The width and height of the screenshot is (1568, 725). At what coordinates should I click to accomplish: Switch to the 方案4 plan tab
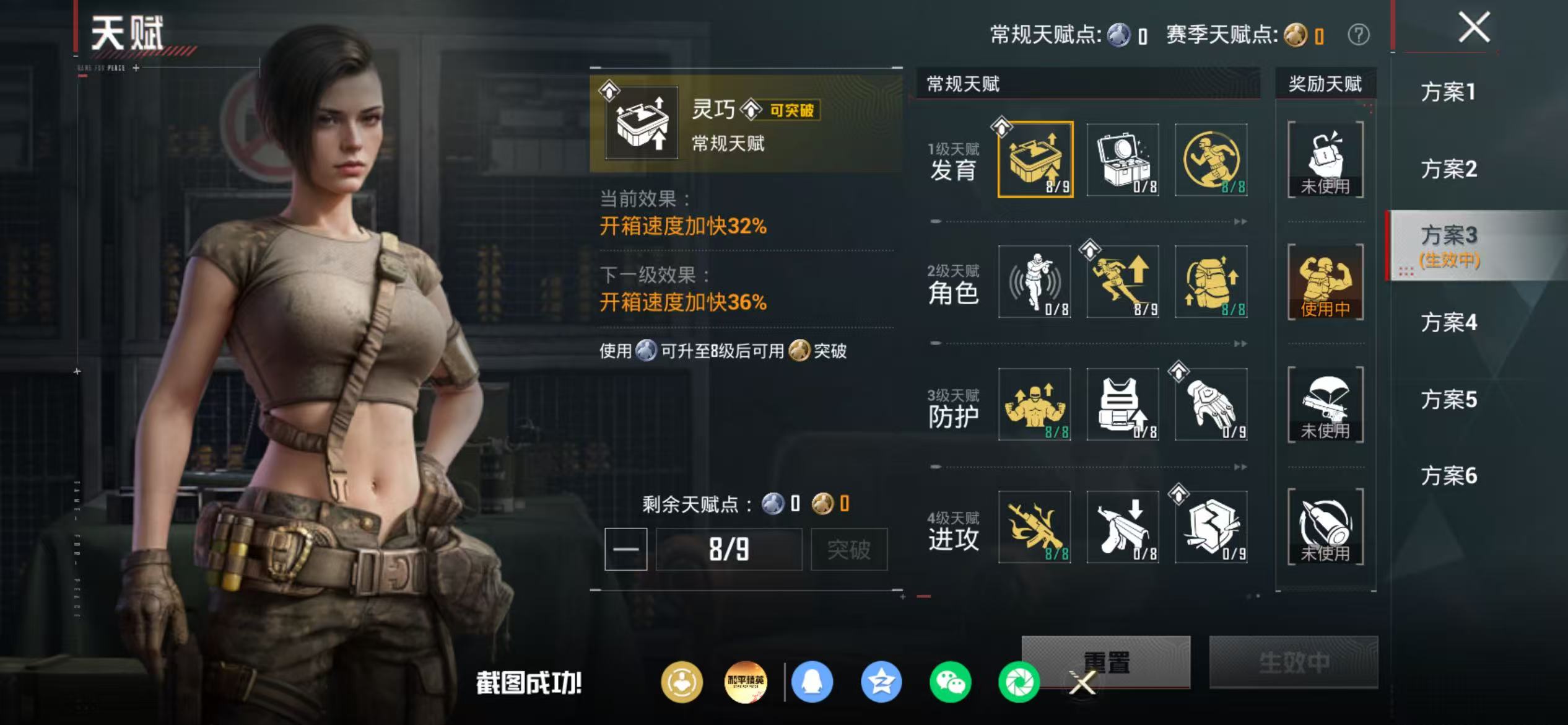click(x=1449, y=322)
